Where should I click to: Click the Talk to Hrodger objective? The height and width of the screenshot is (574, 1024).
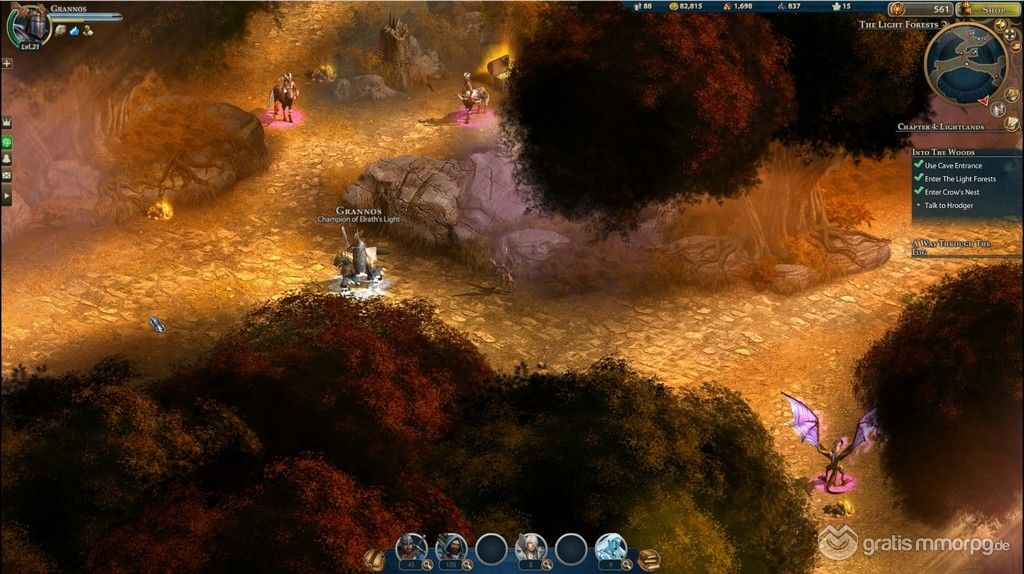pyautogui.click(x=953, y=205)
